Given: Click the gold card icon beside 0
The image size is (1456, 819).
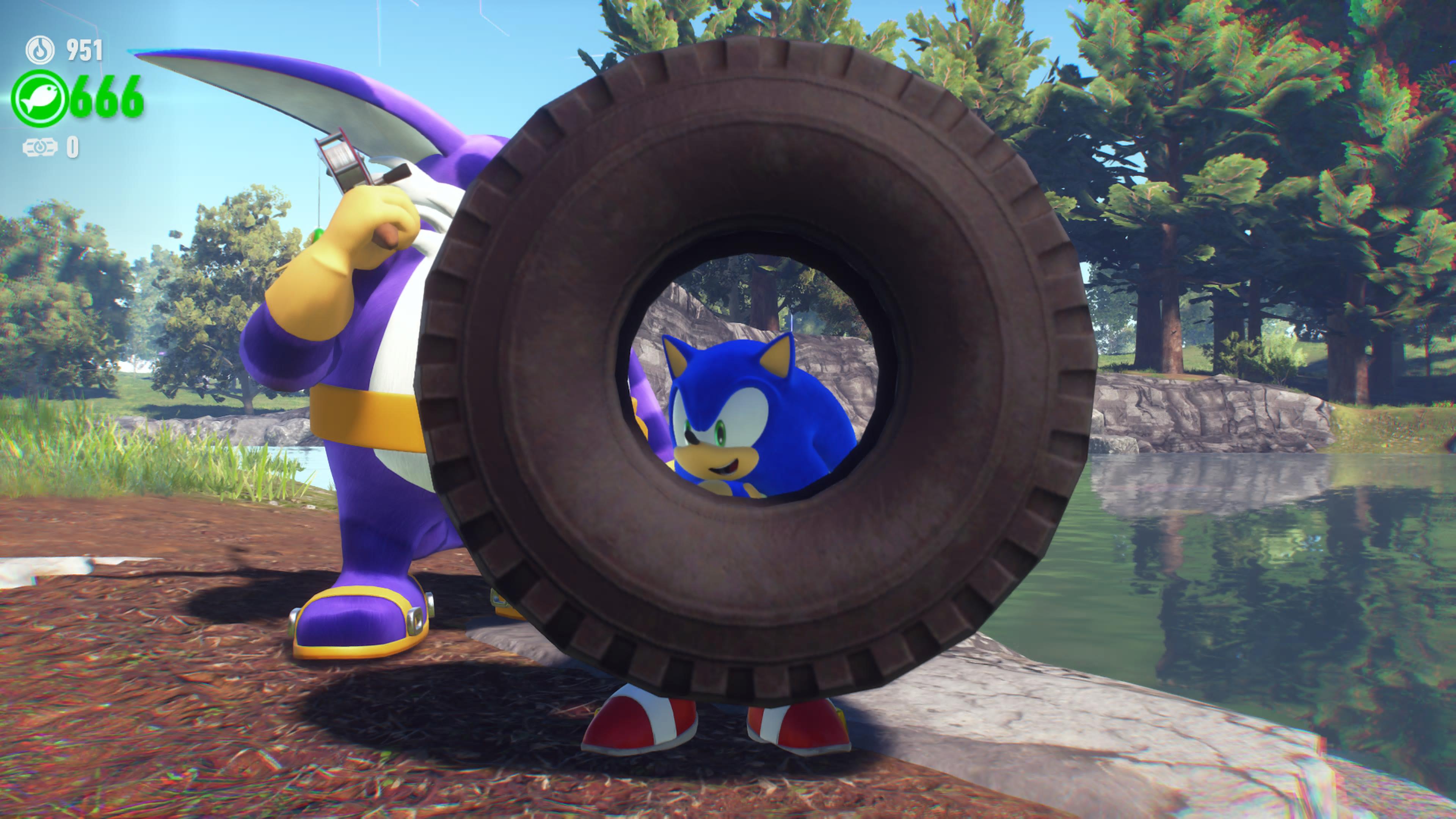Looking at the screenshot, I should [39, 147].
